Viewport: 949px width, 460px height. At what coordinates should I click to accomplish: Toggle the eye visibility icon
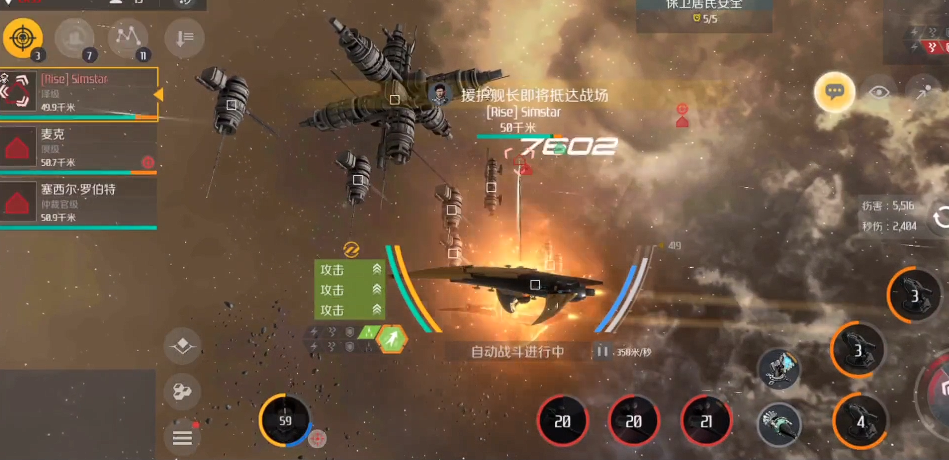[879, 92]
